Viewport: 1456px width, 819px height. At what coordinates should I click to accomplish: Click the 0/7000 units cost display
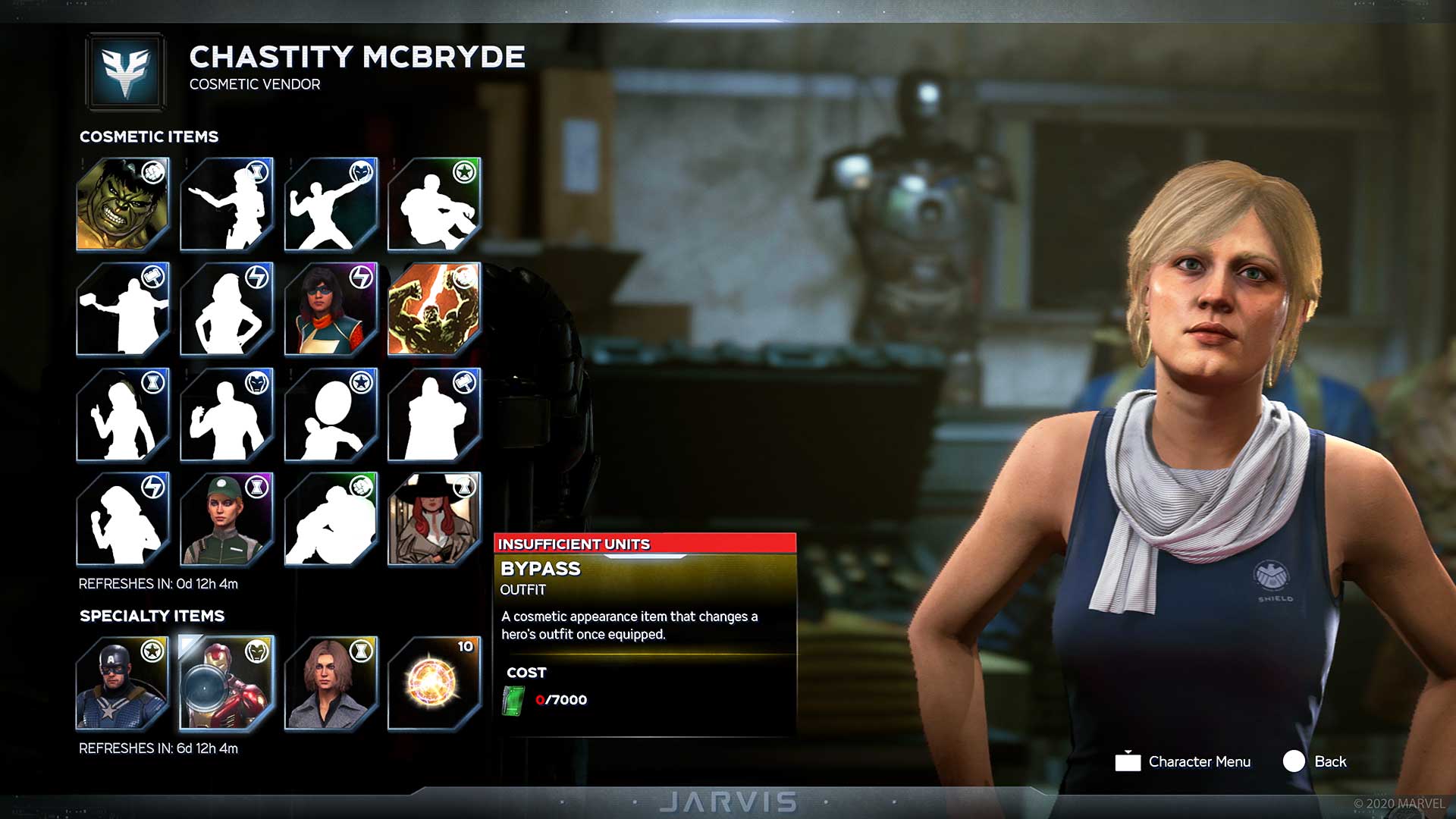[x=561, y=699]
